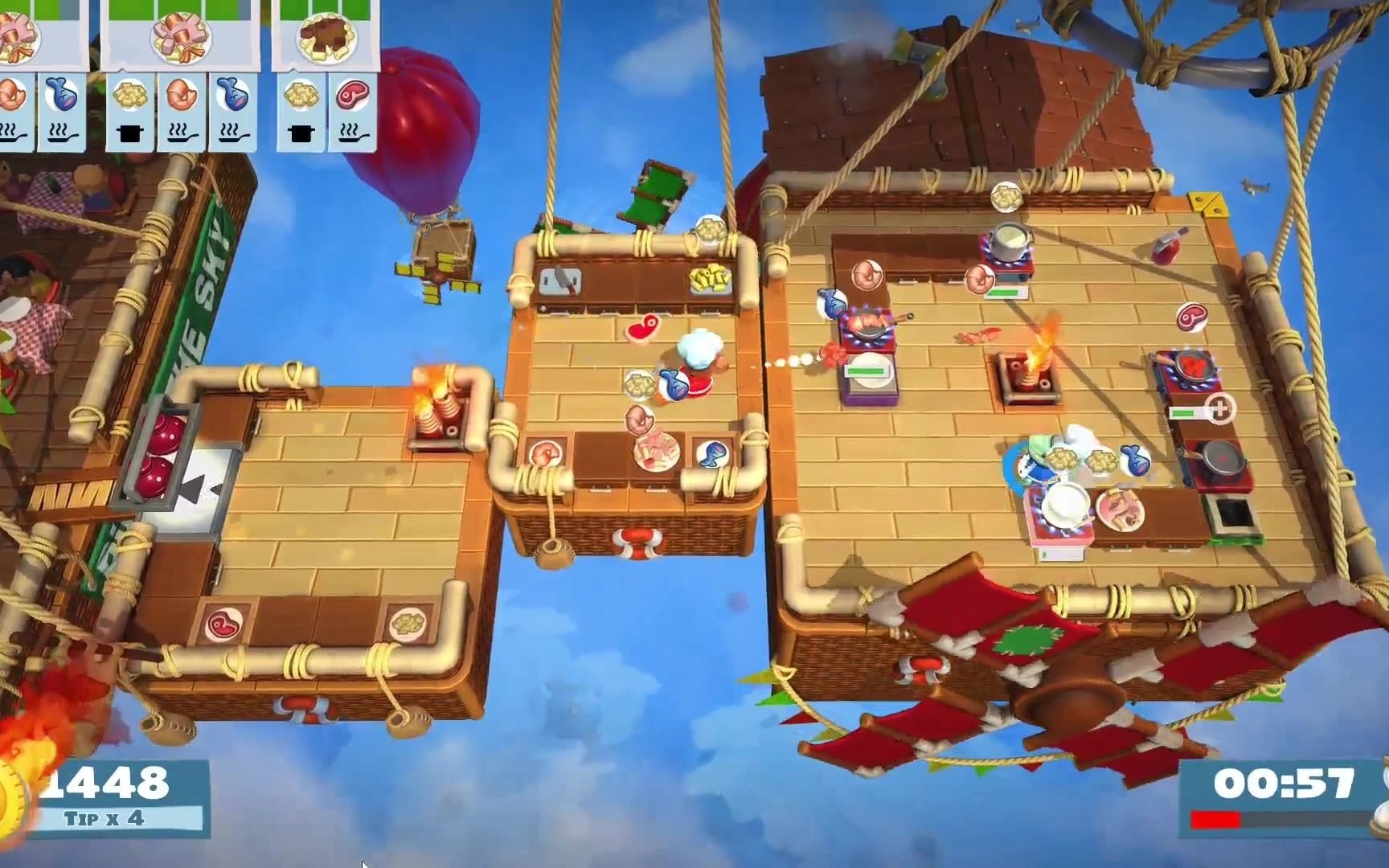Image resolution: width=1389 pixels, height=868 pixels.
Task: Click the steak ingredient on the order ticket
Action: coord(351,96)
